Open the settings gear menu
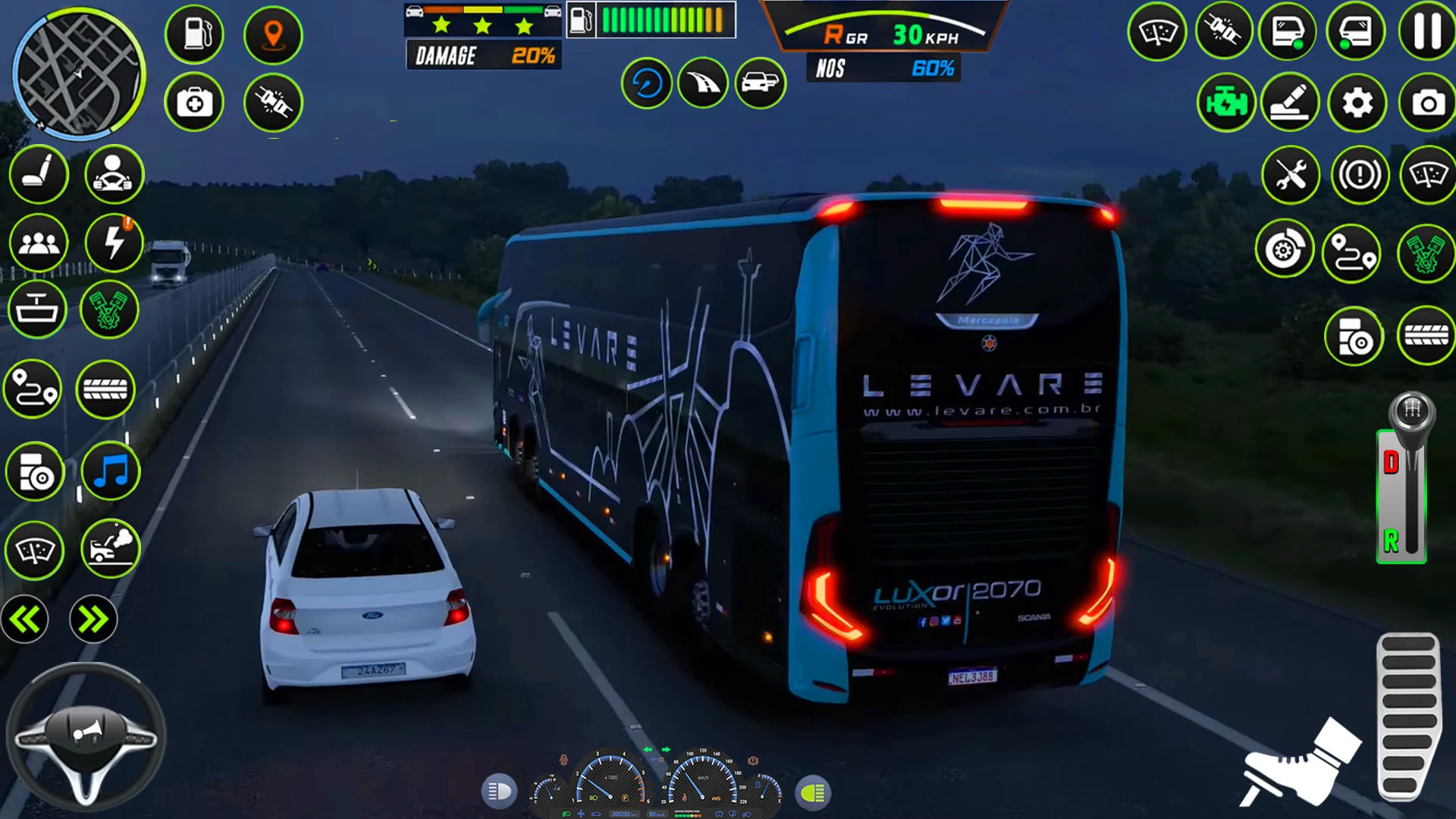The width and height of the screenshot is (1456, 819). [x=1357, y=102]
